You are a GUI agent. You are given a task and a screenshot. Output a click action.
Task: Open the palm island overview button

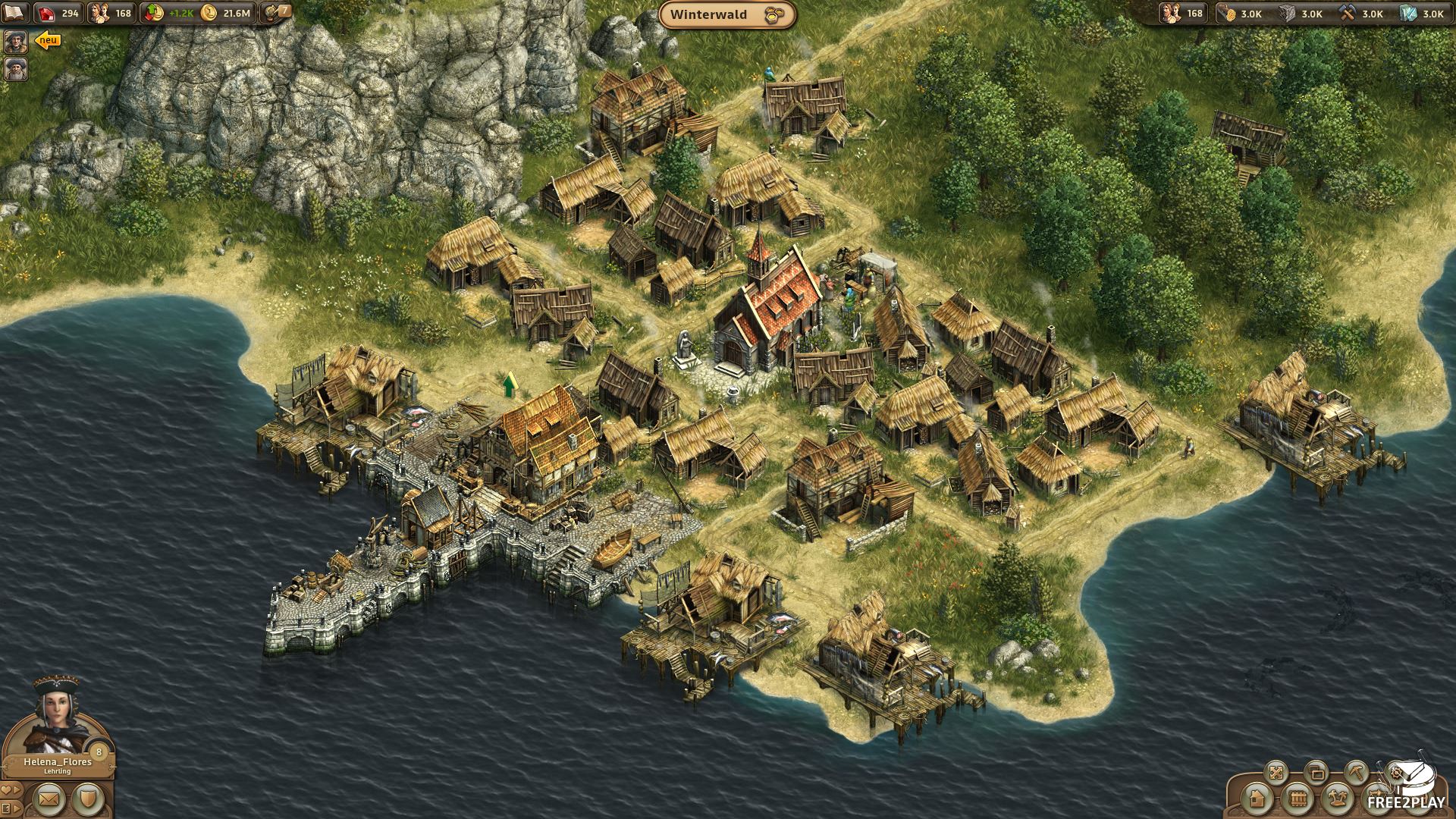click(1337, 799)
